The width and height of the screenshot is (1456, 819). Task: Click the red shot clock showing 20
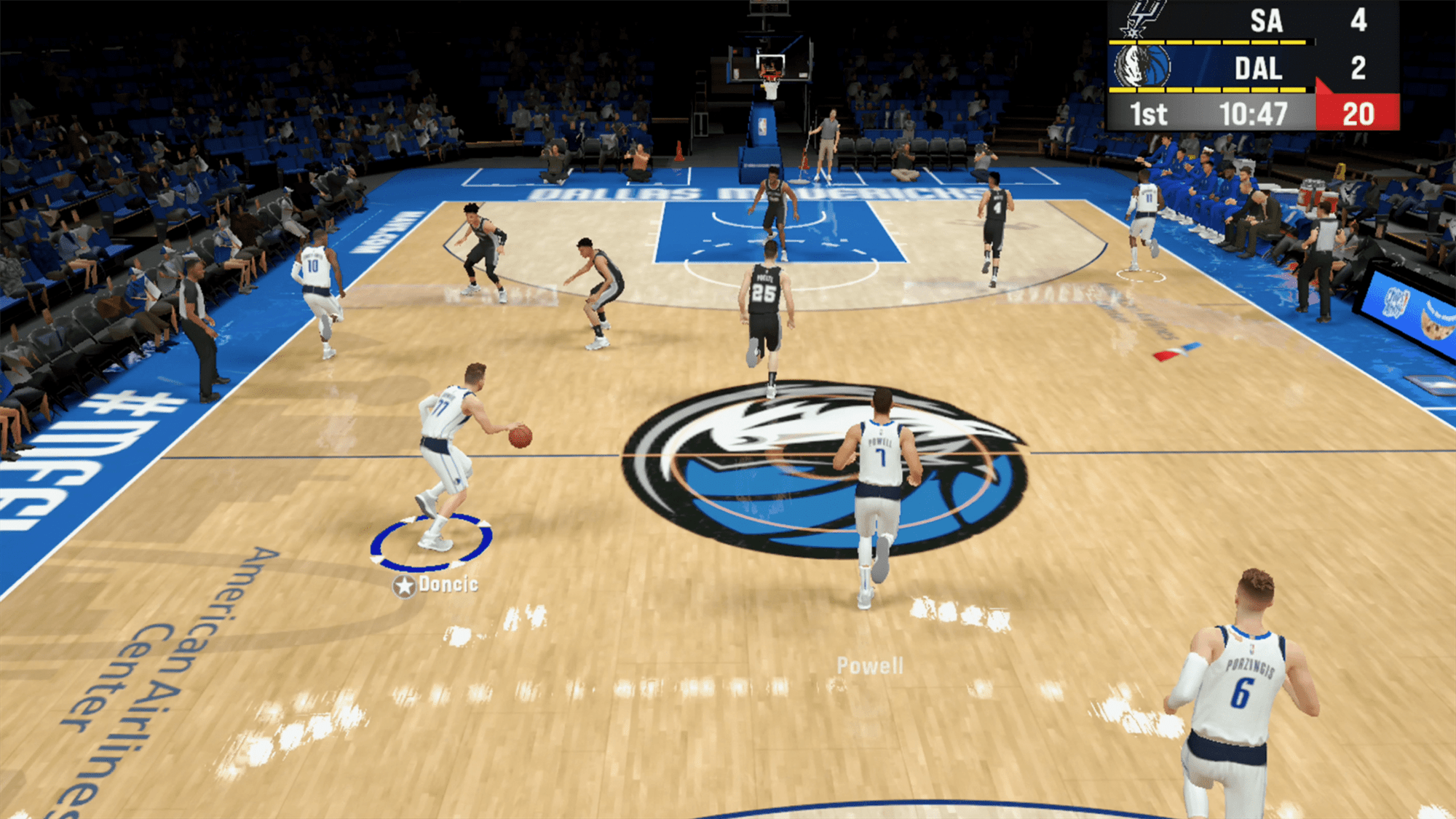click(x=1358, y=114)
